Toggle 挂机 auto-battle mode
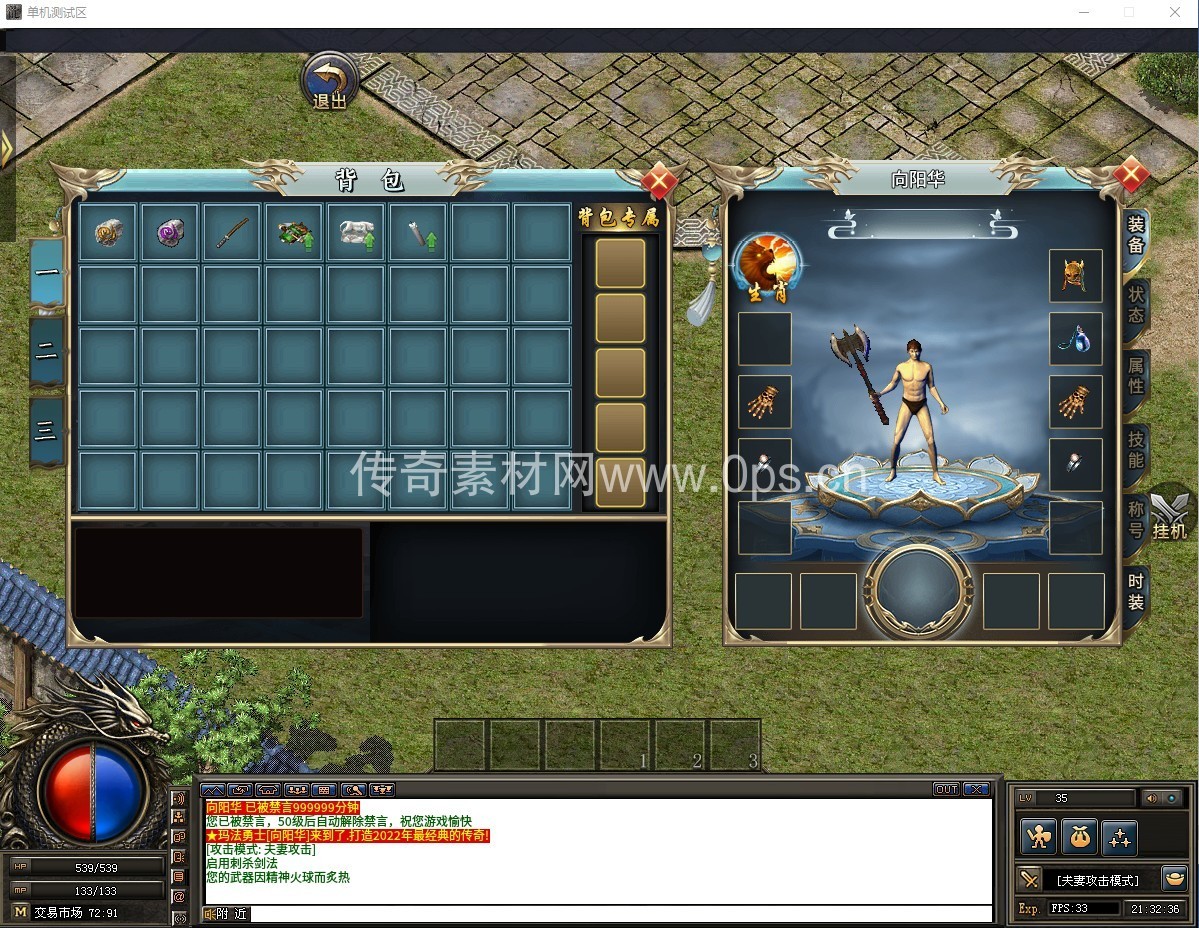 (x=1169, y=515)
